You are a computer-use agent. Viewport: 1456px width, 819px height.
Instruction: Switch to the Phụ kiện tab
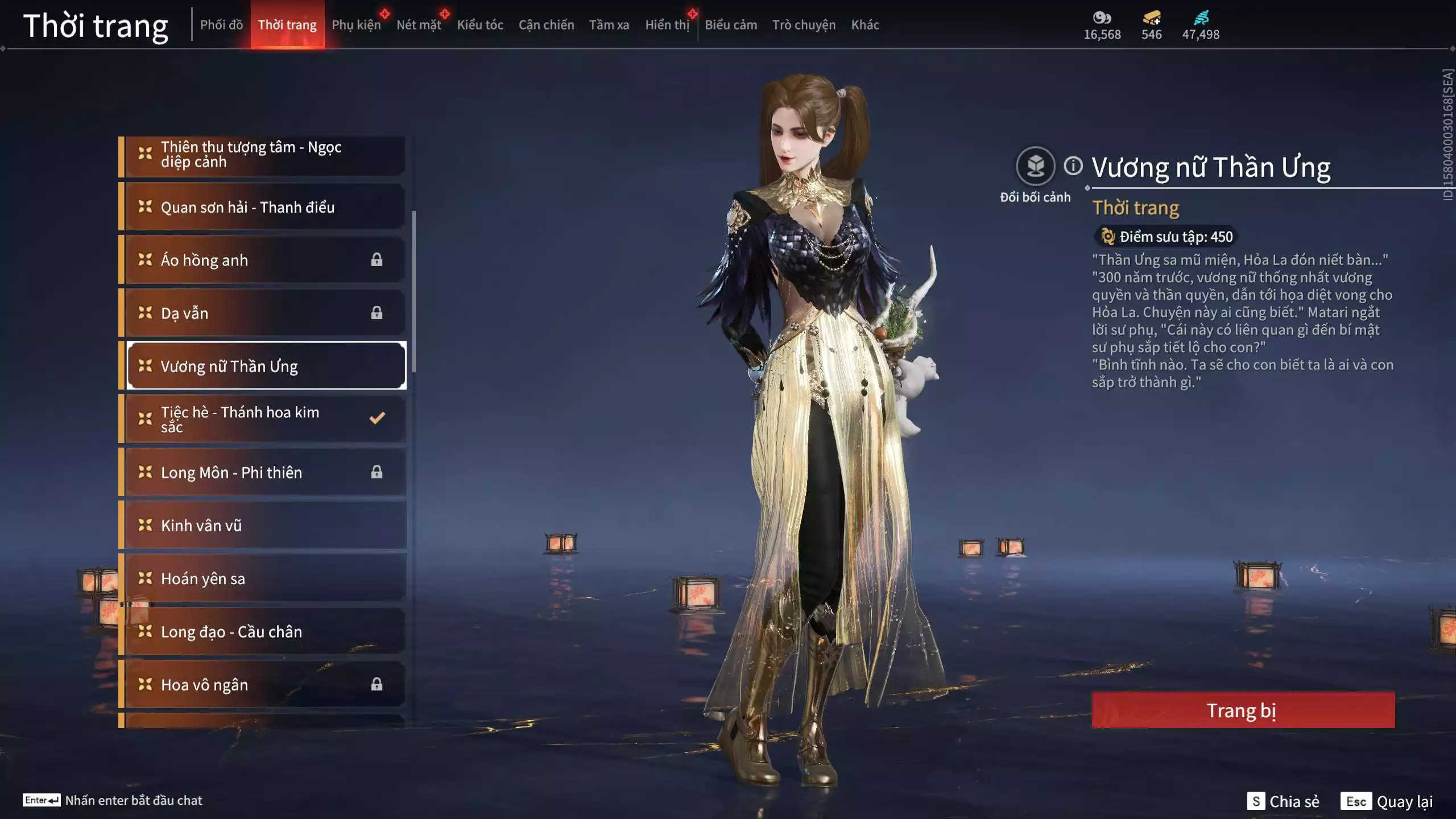click(357, 25)
